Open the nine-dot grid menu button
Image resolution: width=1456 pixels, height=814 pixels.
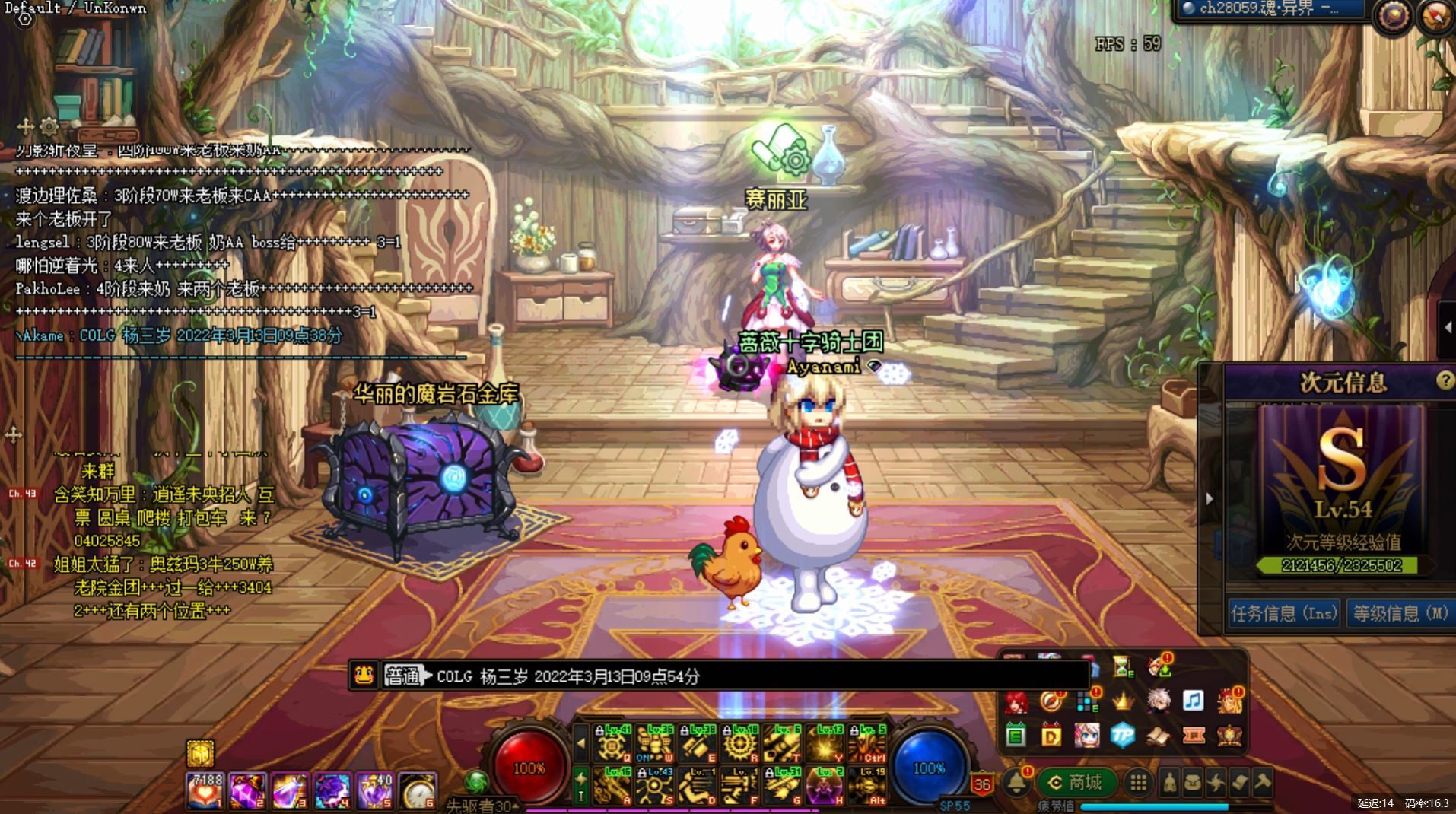(1138, 782)
